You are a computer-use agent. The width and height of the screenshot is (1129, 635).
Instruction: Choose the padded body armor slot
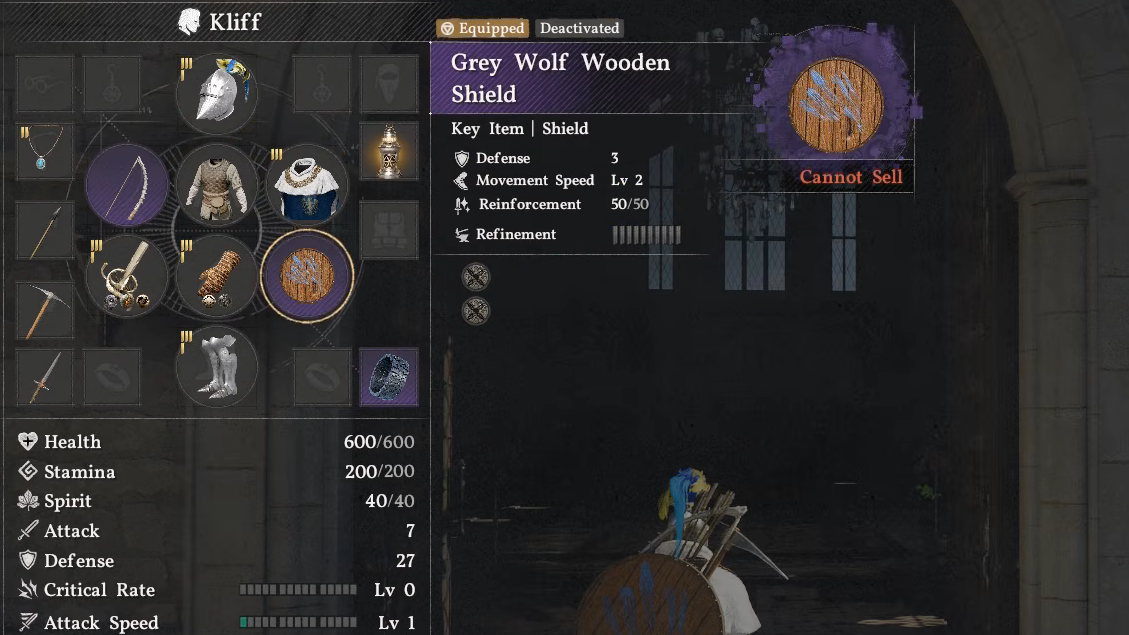tap(217, 185)
